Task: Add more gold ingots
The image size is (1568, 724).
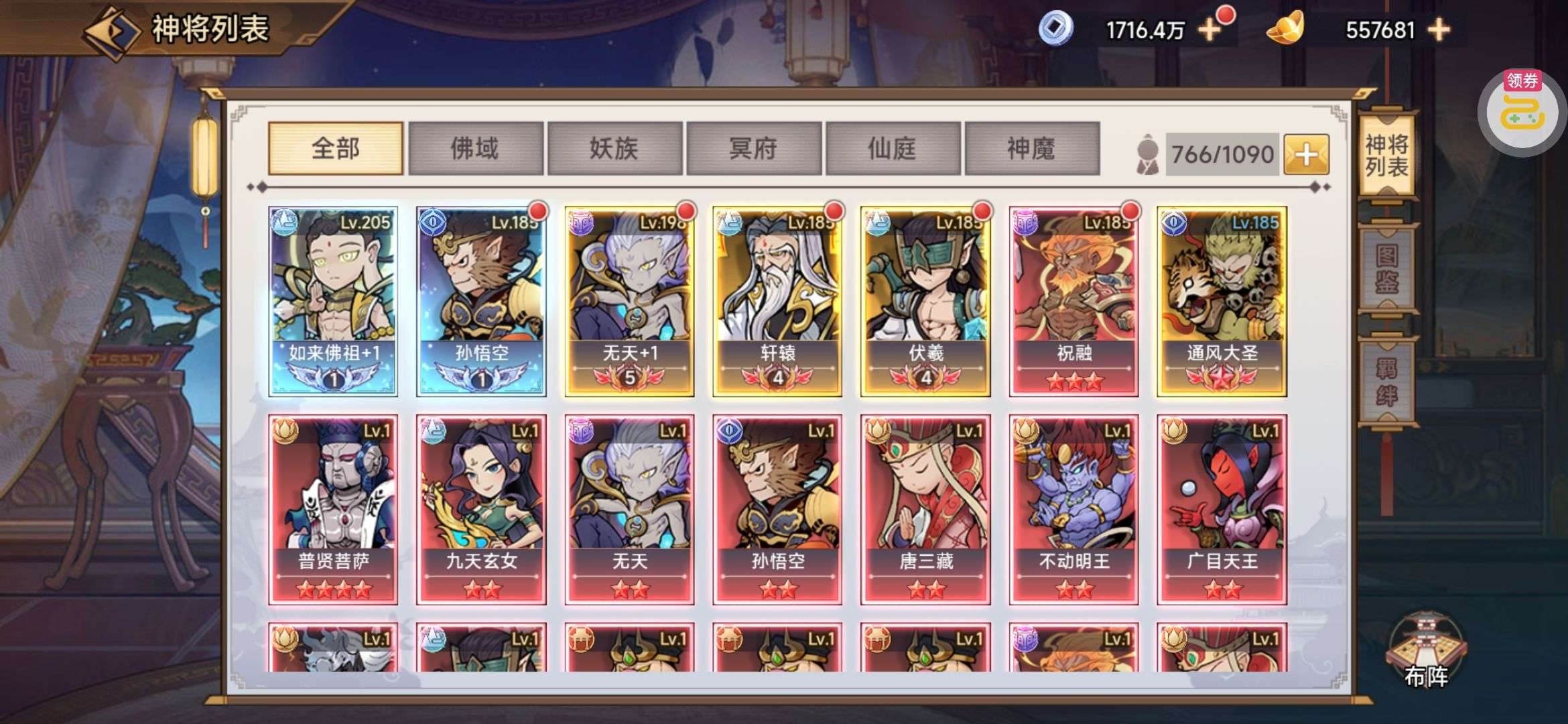Action: (1439, 30)
